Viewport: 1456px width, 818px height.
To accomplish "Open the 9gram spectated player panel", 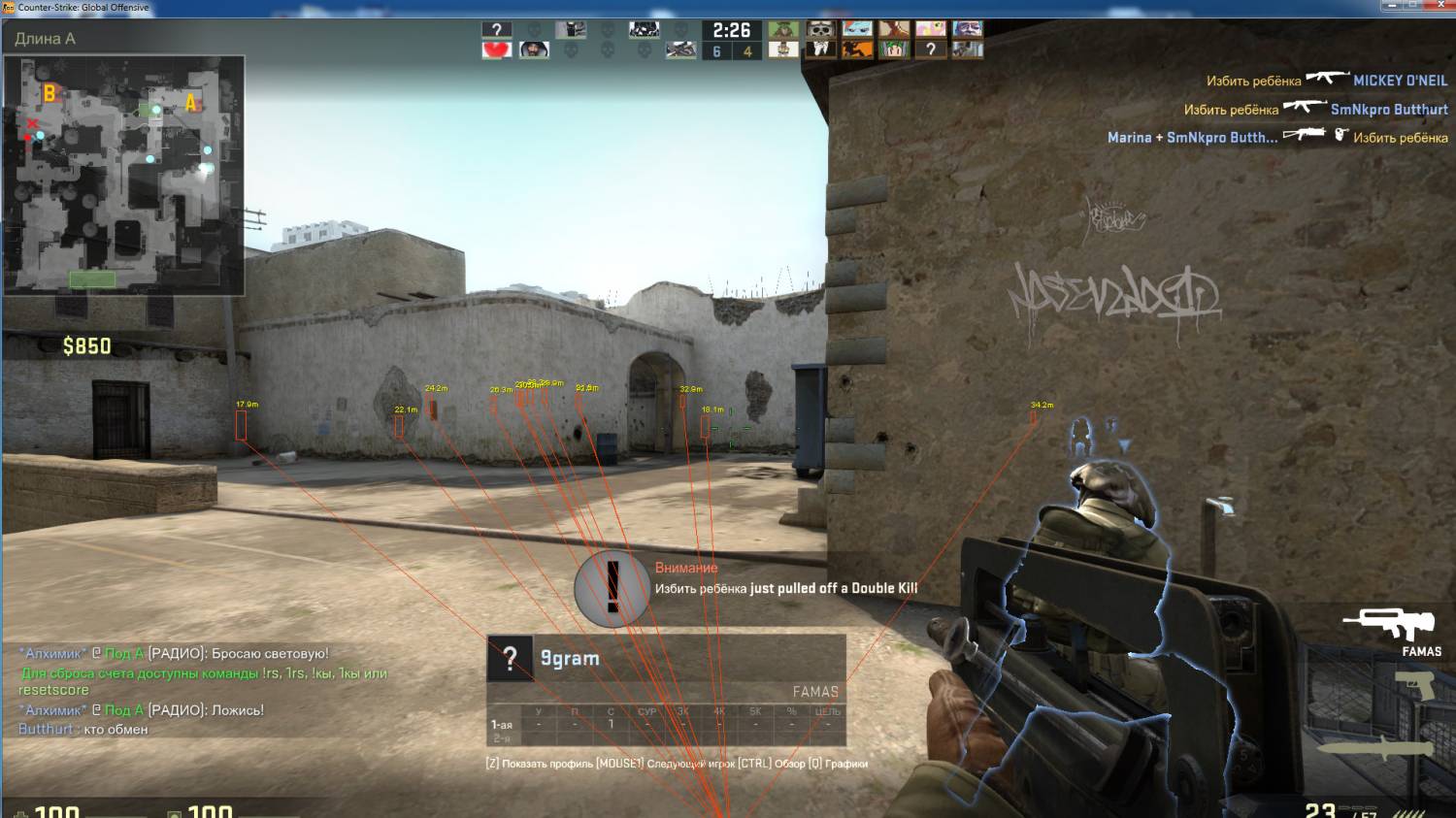I will pyautogui.click(x=666, y=658).
